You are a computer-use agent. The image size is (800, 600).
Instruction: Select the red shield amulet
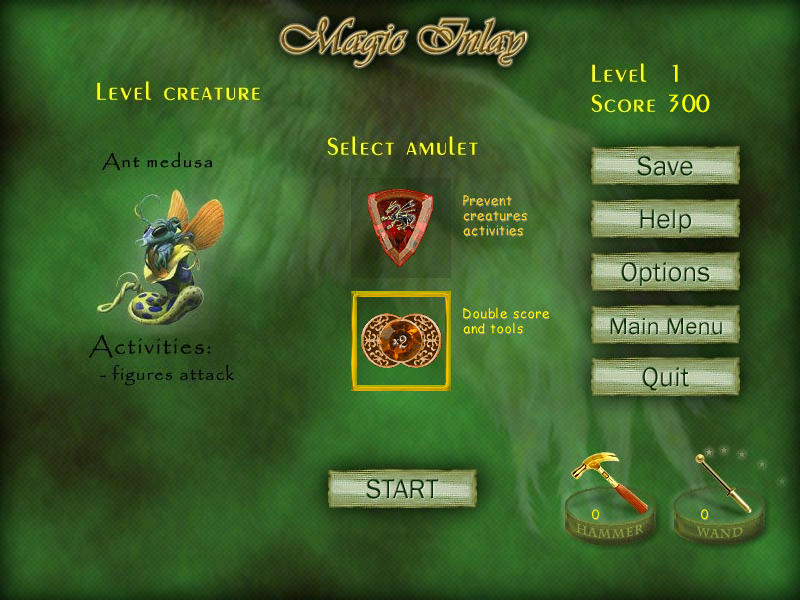(x=400, y=228)
